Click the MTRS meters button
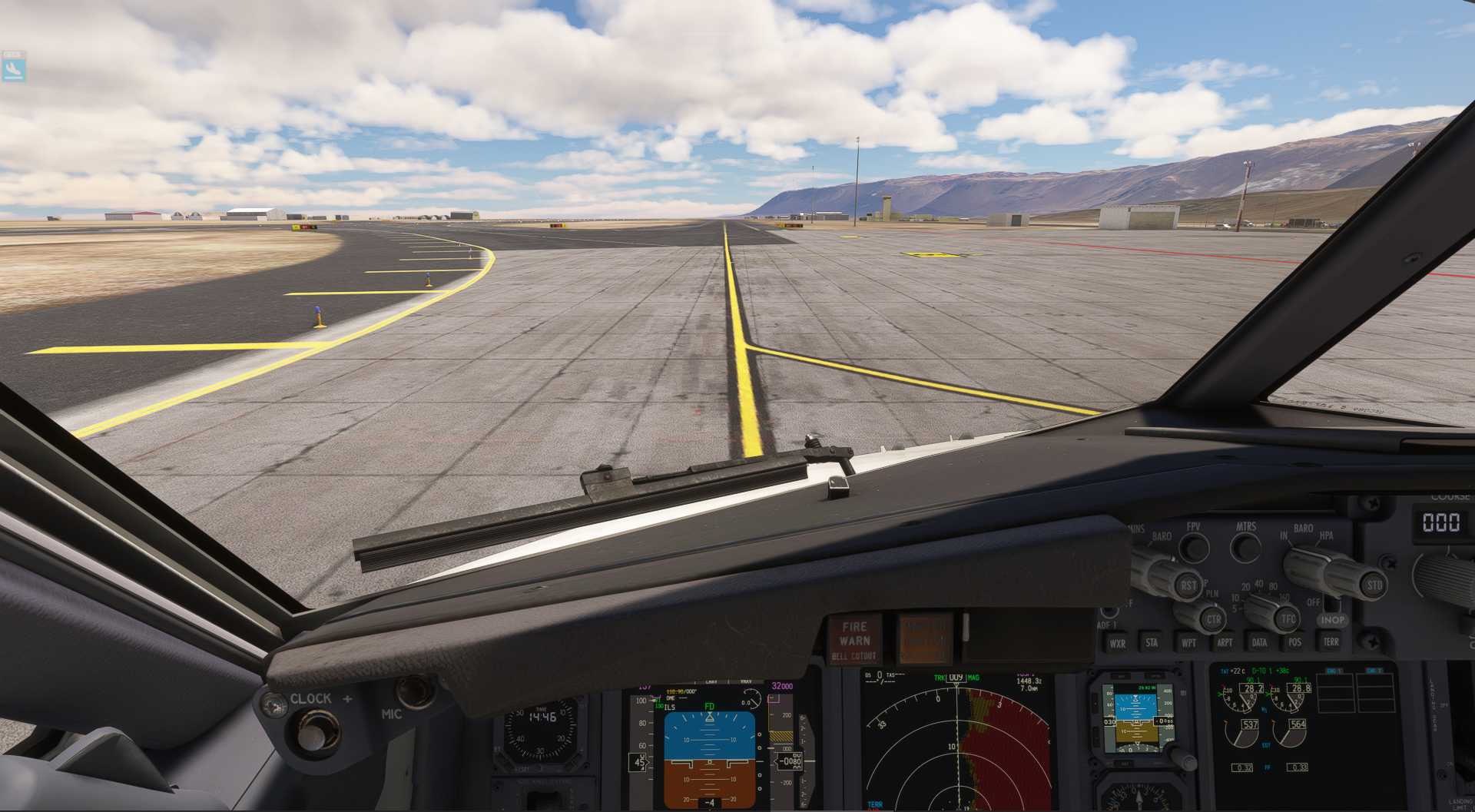 (x=1245, y=548)
